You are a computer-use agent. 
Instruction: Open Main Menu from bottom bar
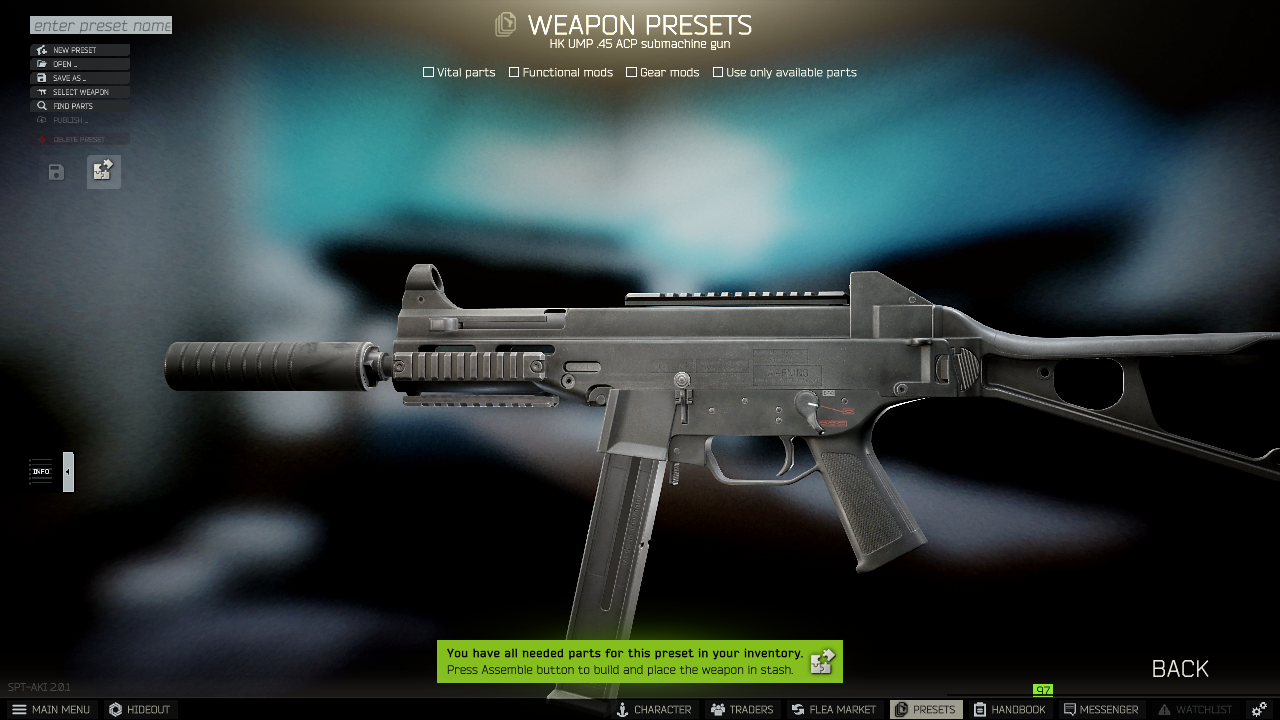click(x=51, y=708)
